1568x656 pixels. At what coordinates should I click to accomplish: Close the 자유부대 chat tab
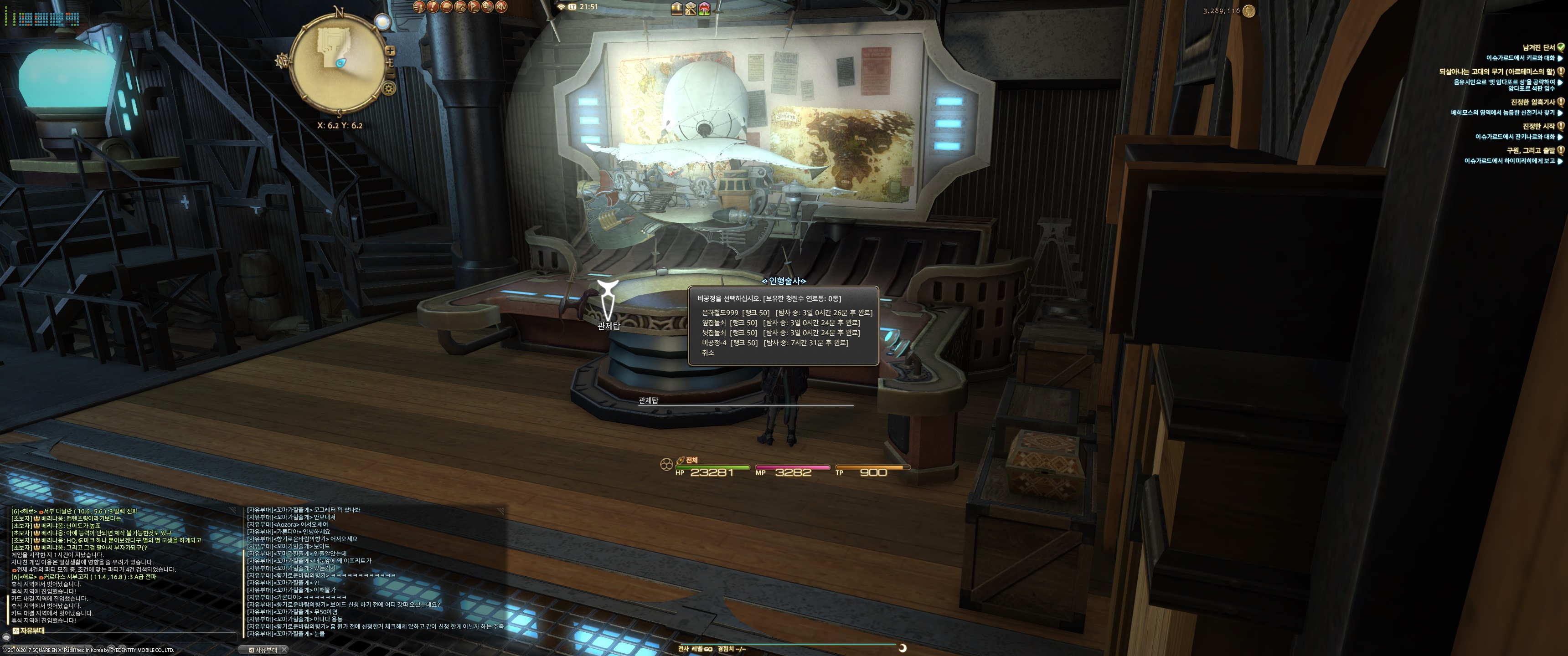[284, 650]
